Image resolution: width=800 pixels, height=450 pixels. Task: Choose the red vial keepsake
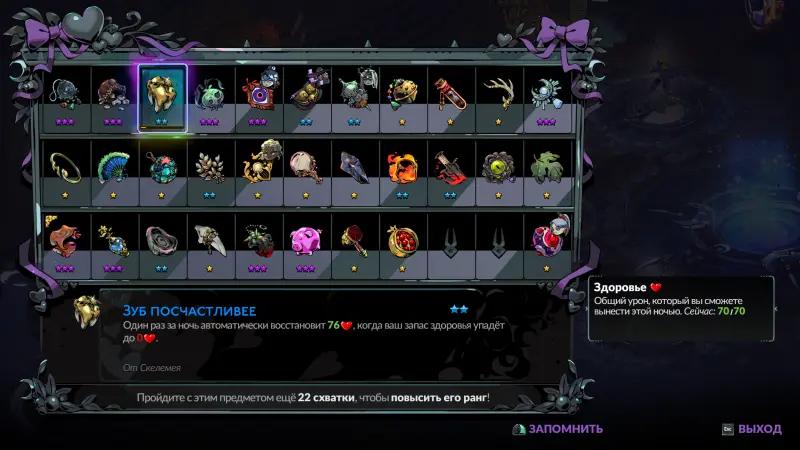[x=450, y=93]
